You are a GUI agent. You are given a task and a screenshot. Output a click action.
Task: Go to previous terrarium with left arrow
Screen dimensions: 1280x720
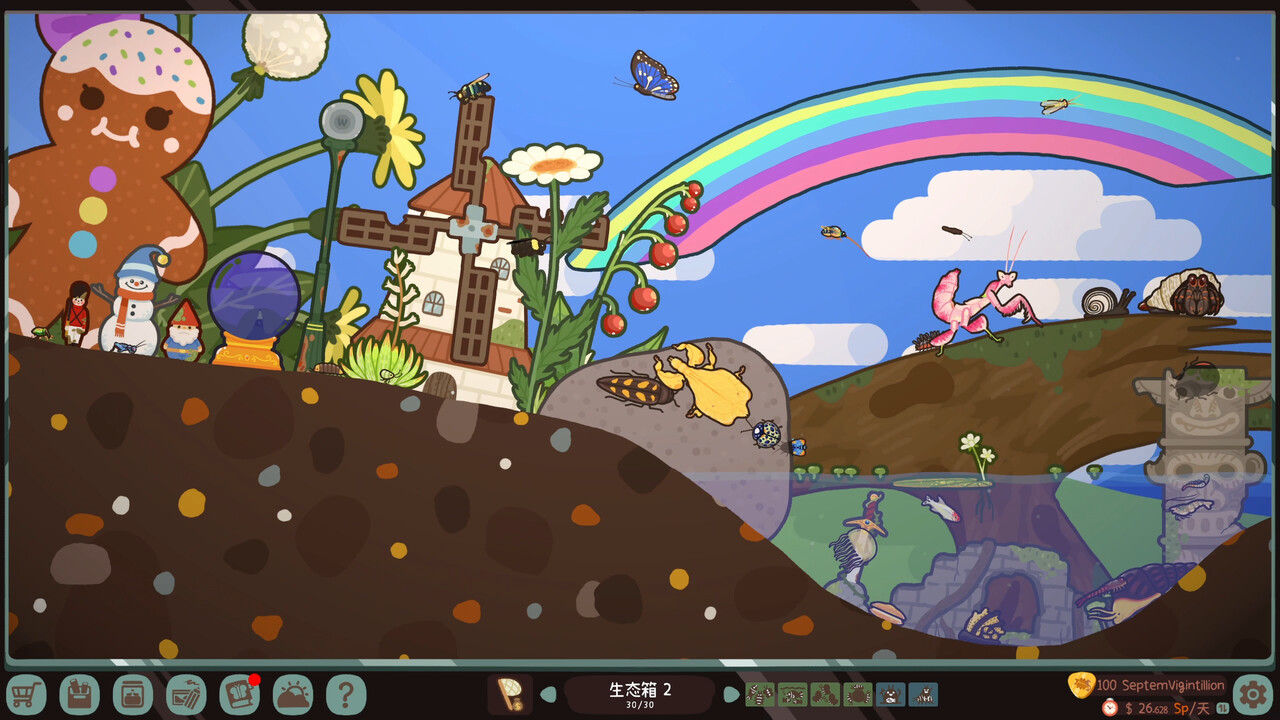(546, 692)
